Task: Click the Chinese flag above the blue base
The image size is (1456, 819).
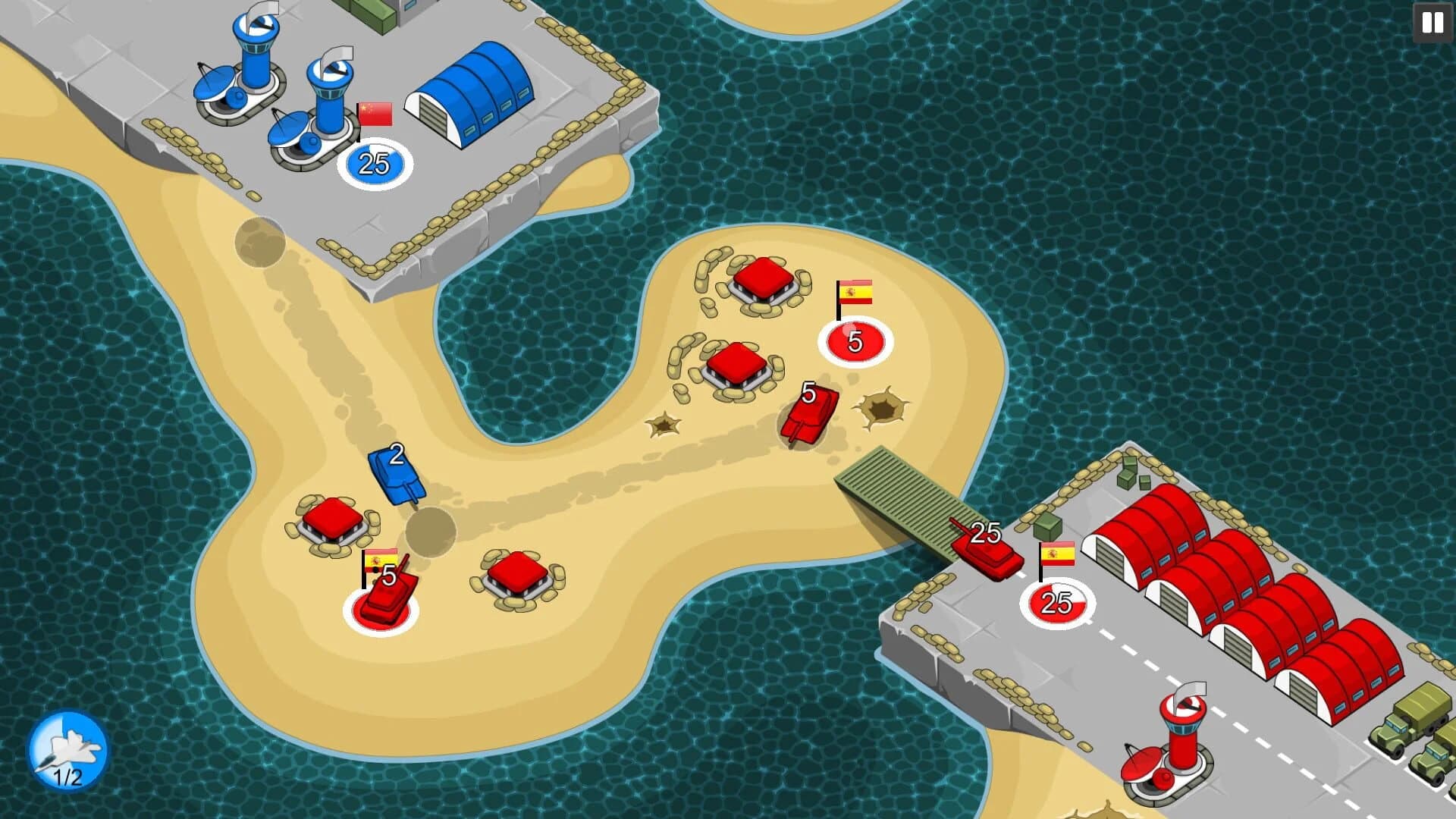Action: click(375, 111)
